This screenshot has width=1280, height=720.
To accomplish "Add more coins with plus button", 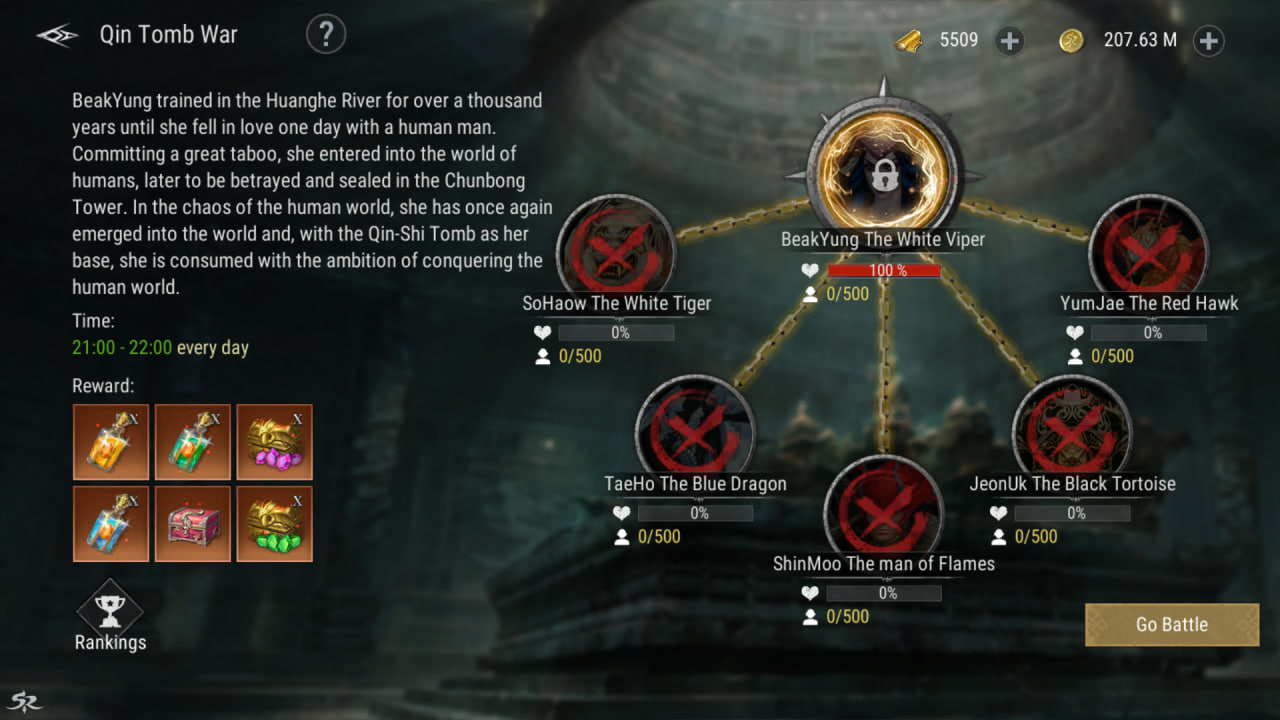I will click(1208, 41).
